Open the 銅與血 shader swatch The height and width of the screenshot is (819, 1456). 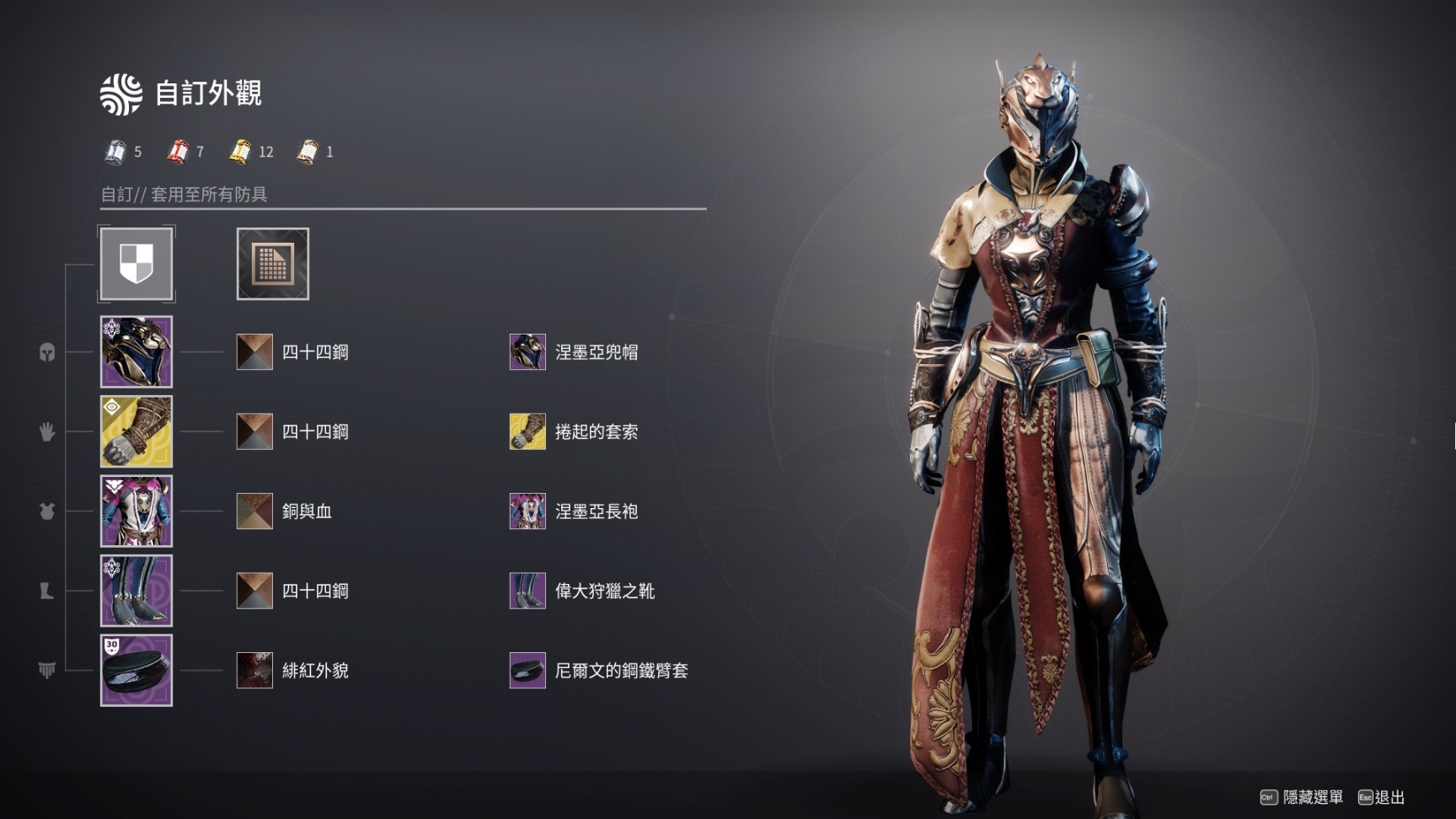pos(254,511)
